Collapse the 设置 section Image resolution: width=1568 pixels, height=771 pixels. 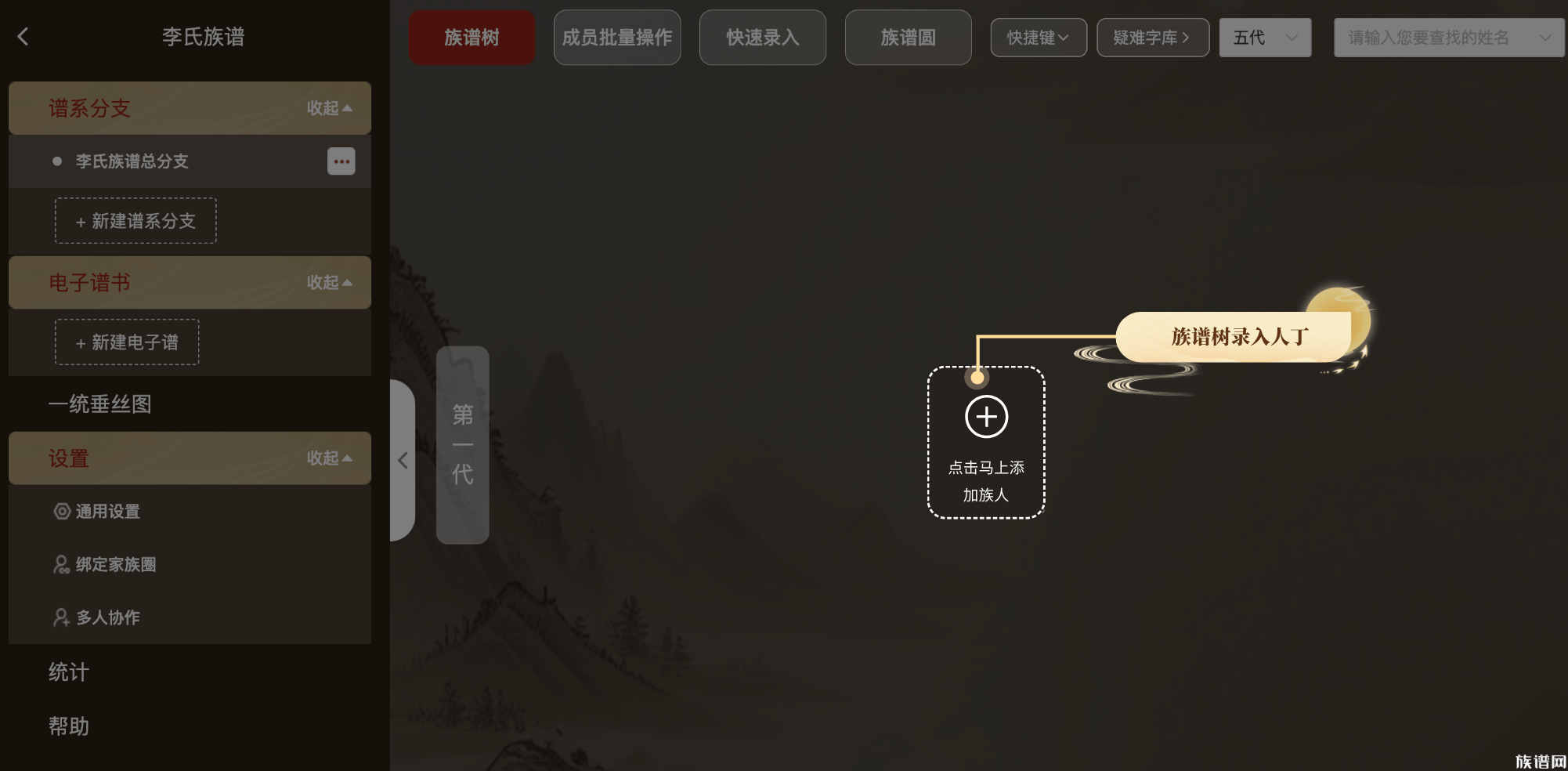328,458
